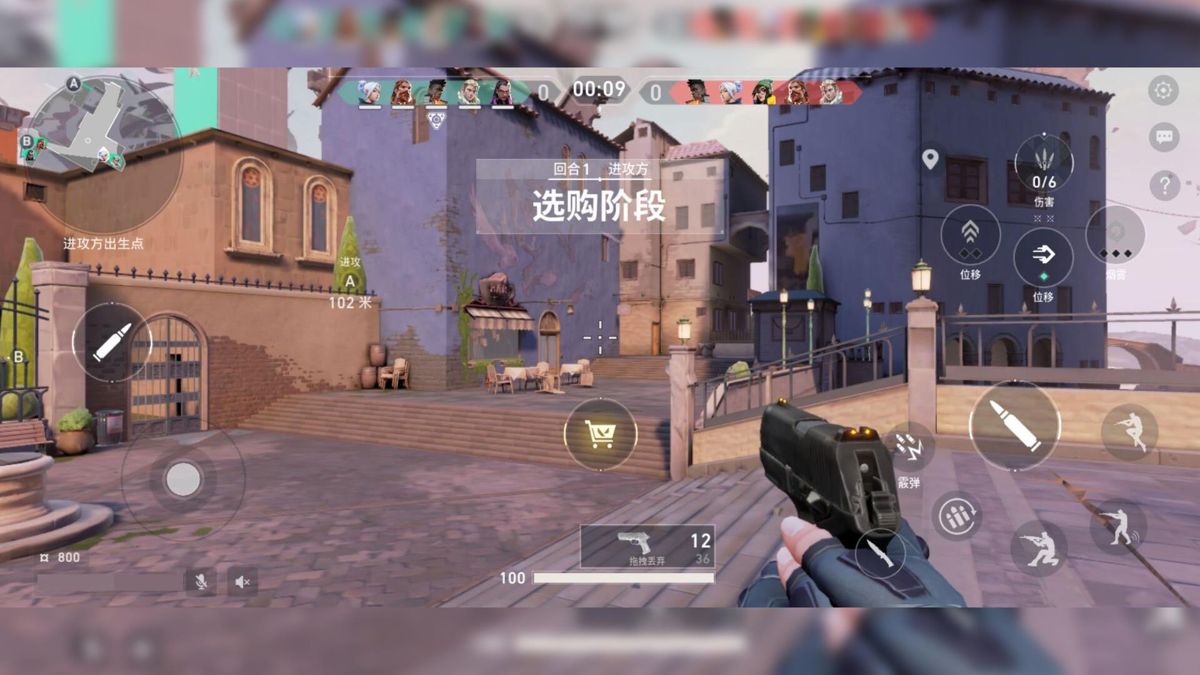Viewport: 1200px width, 675px height.
Task: Use the smoke ability with three diamonds
Action: [x=1115, y=235]
